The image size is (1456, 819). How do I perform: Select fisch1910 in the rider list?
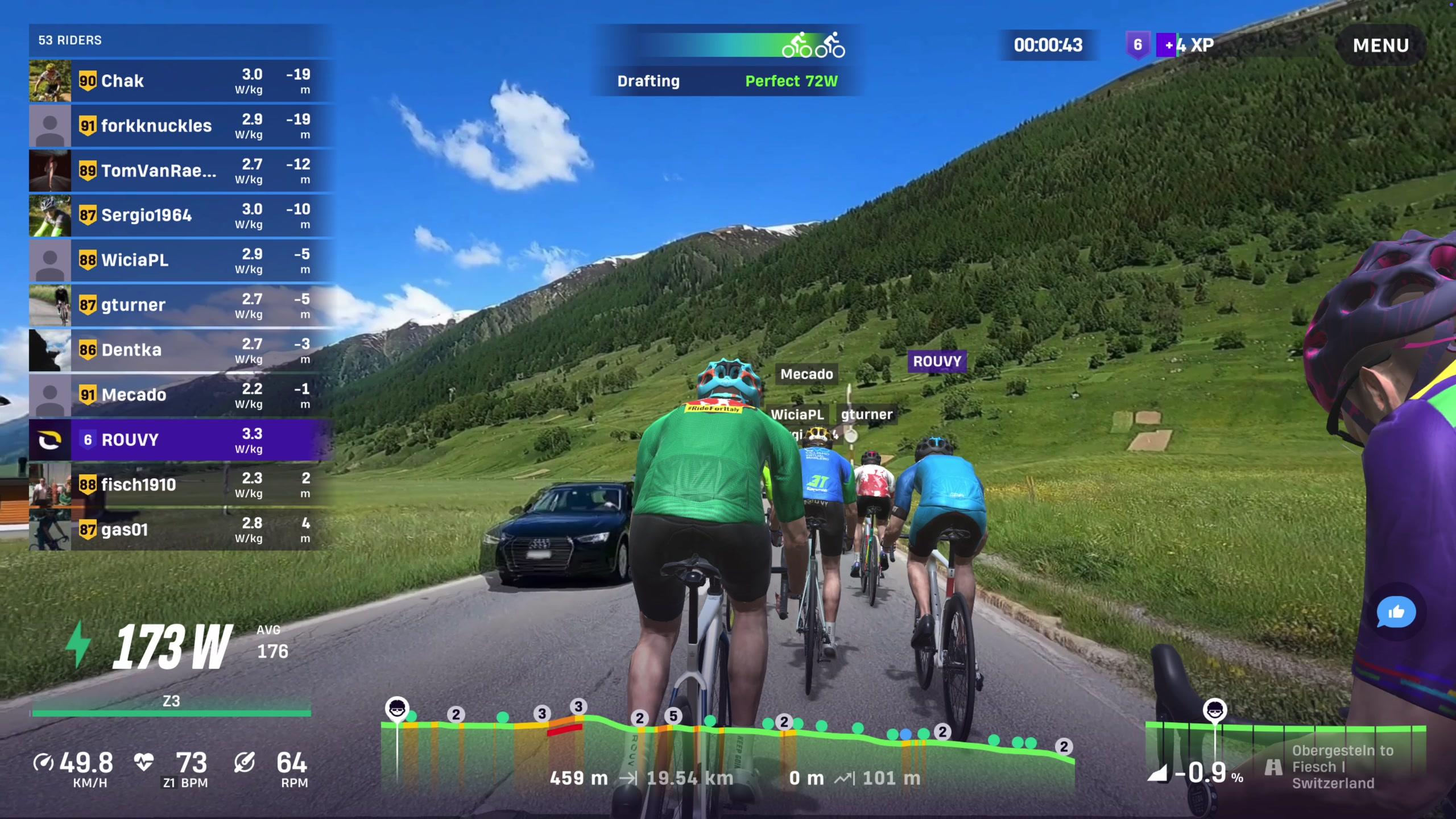click(181, 485)
